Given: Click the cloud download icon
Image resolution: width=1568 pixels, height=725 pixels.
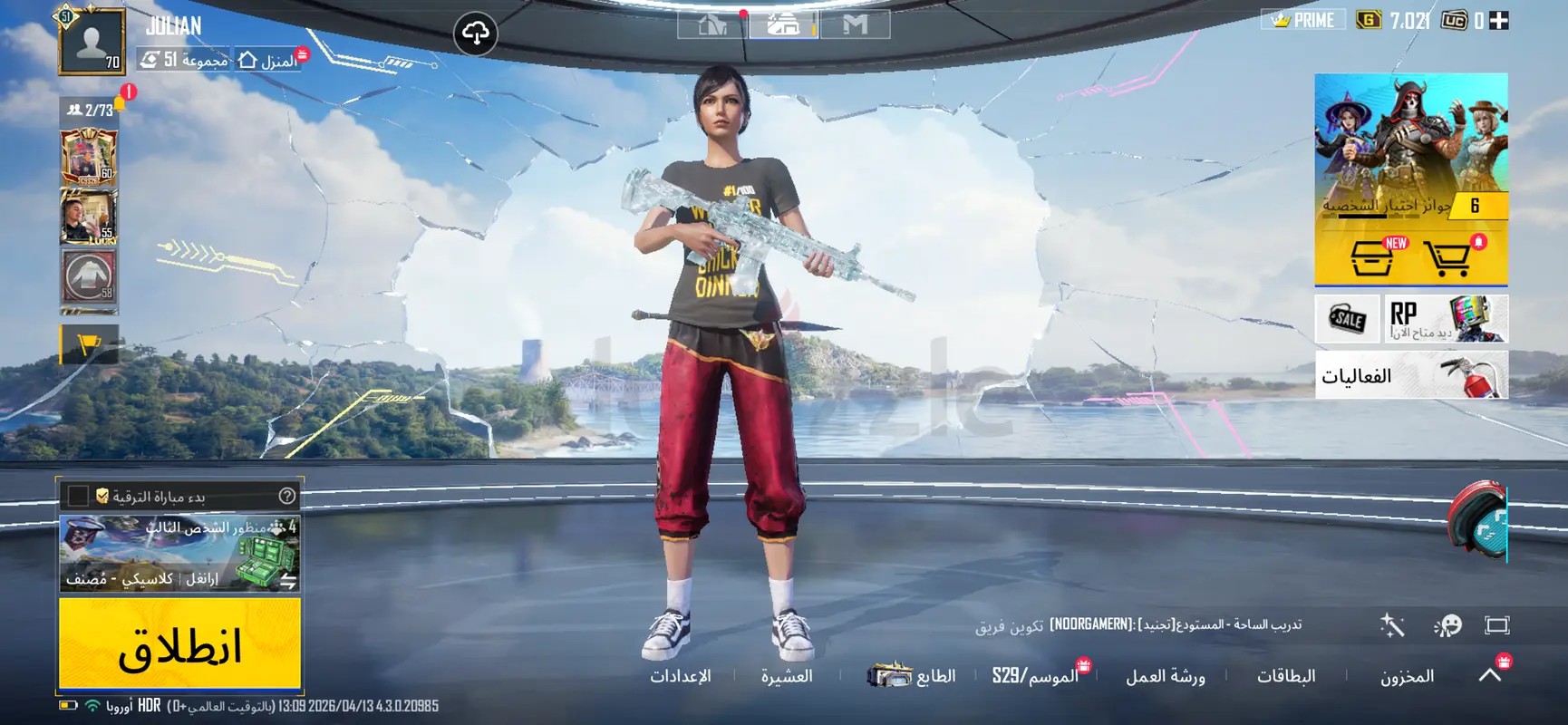Looking at the screenshot, I should [476, 34].
